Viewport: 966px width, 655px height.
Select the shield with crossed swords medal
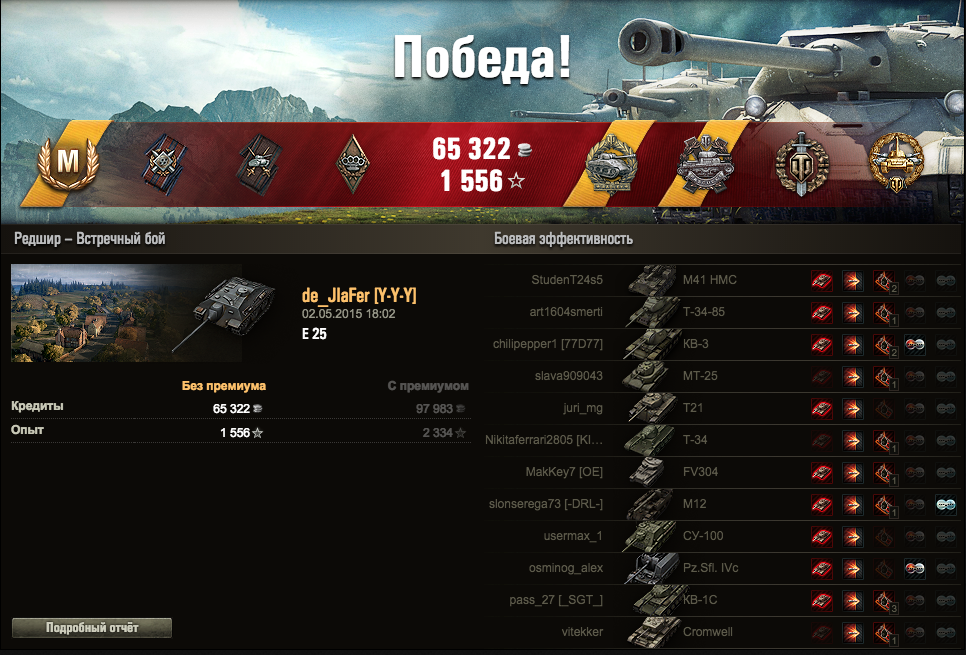[x=801, y=163]
